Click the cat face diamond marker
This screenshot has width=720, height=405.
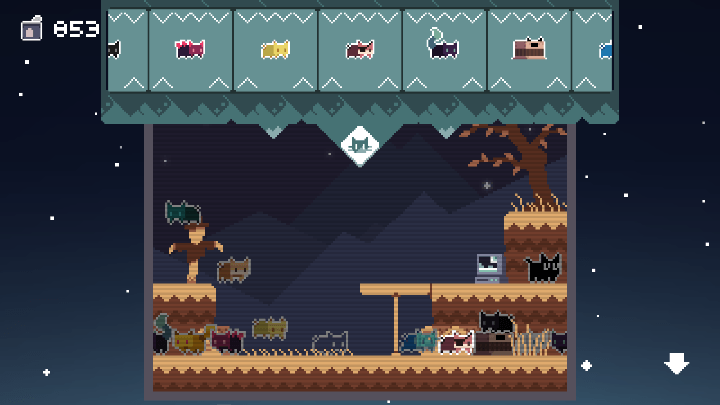[x=360, y=146]
